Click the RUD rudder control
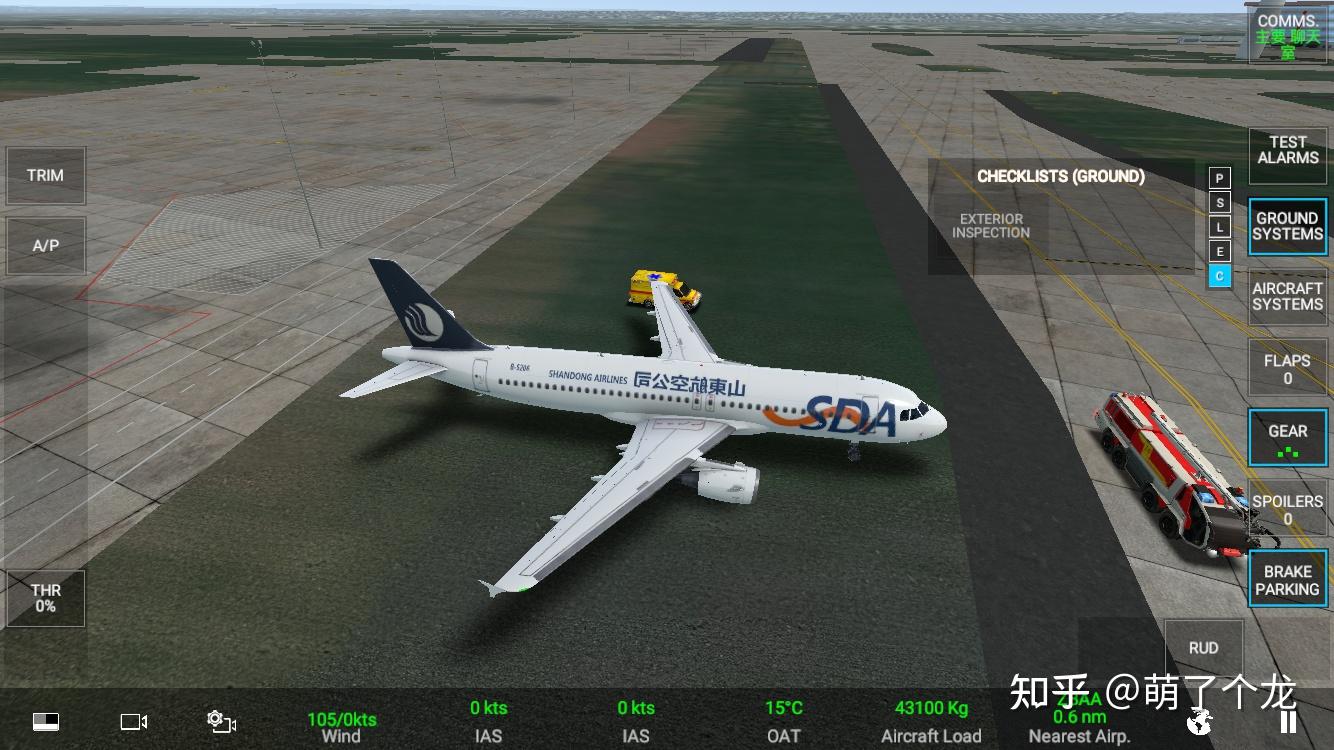1334x750 pixels. (1203, 648)
